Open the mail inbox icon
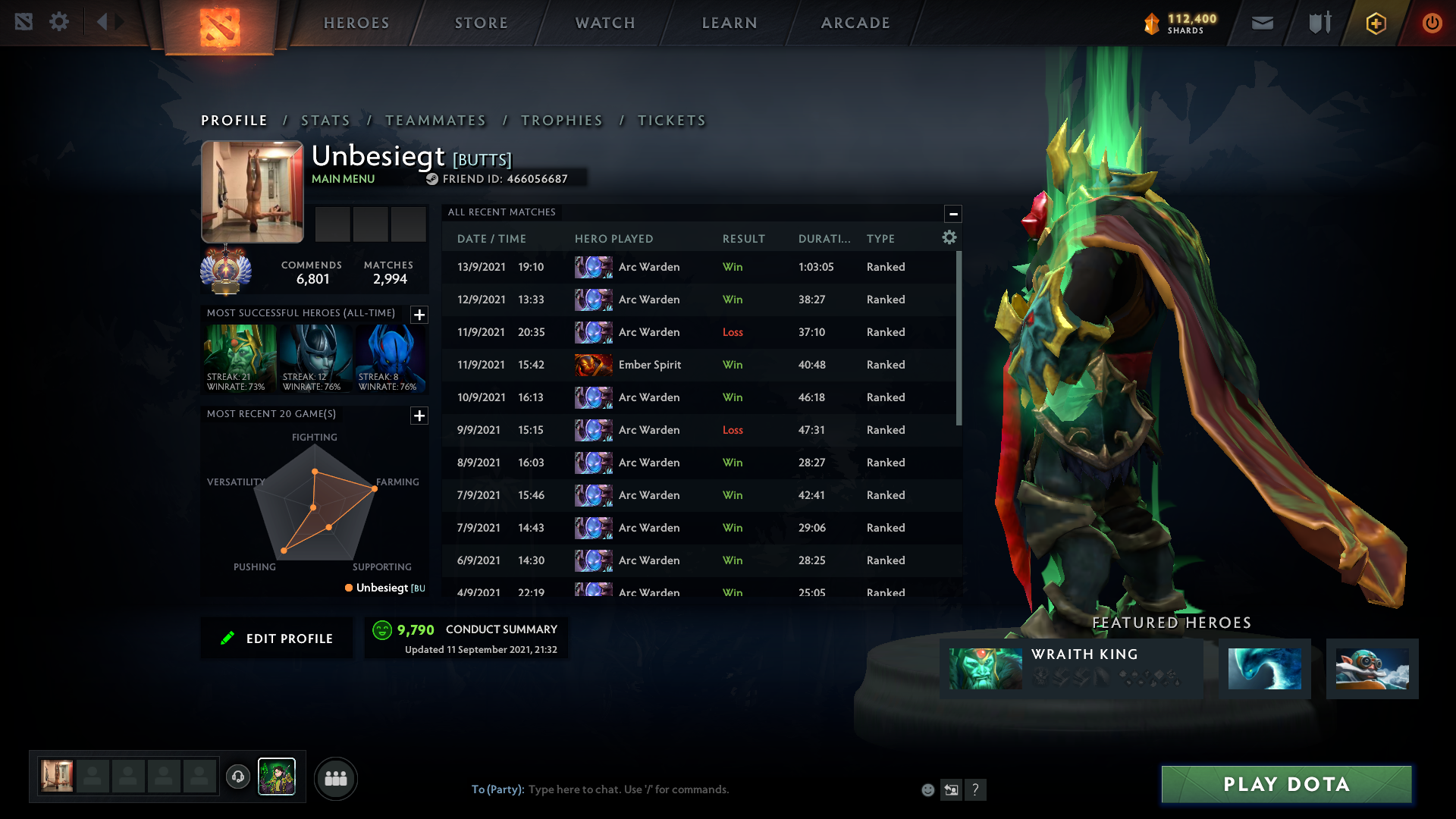Image resolution: width=1456 pixels, height=819 pixels. (1262, 23)
